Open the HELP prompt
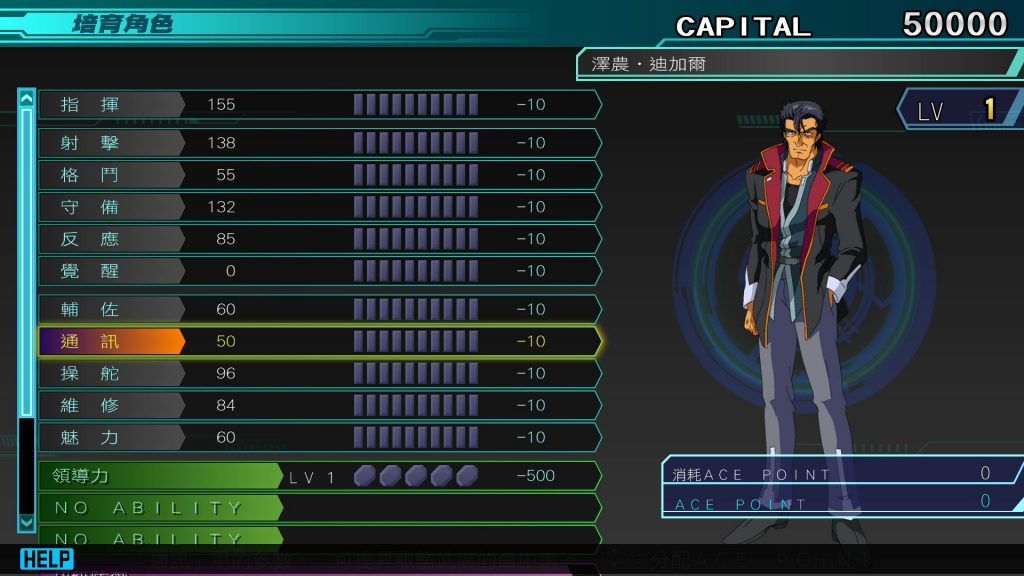1024x576 pixels. coord(47,559)
